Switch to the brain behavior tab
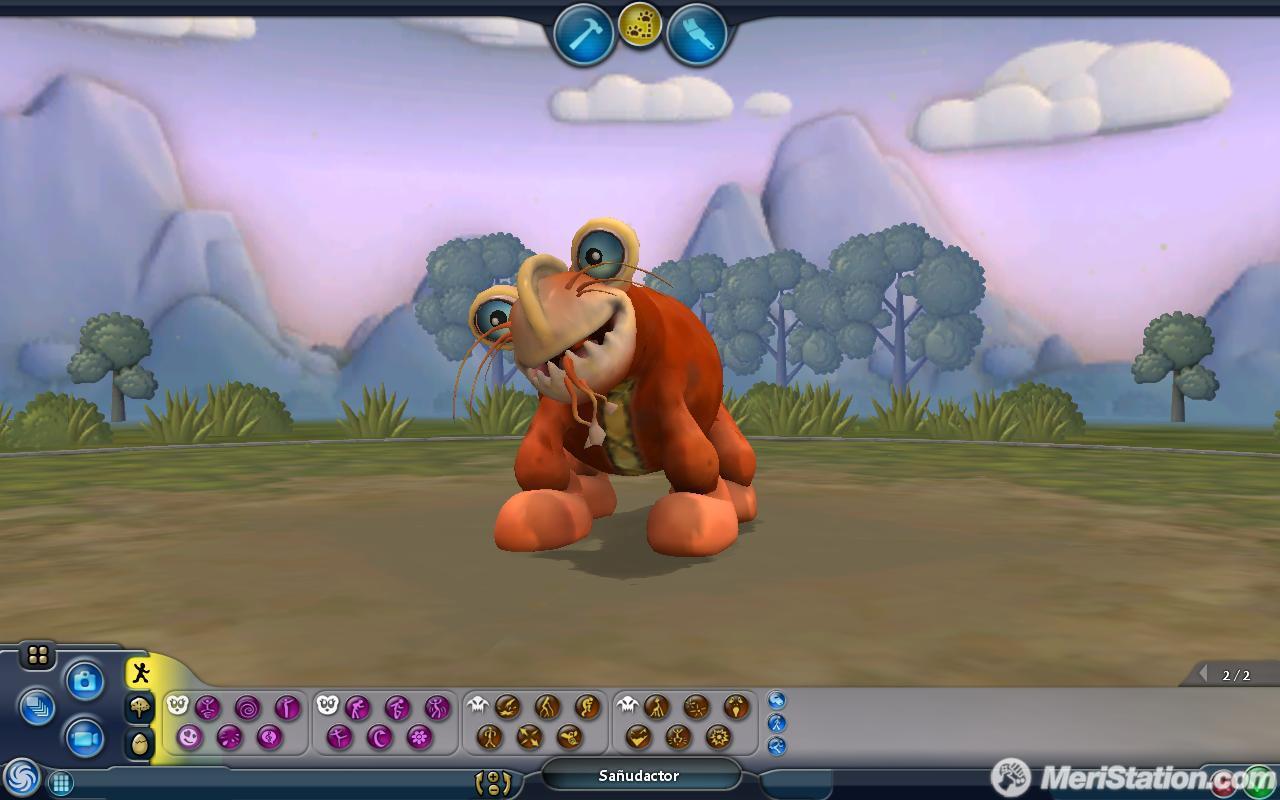Screen dimensions: 1280x800 139,707
